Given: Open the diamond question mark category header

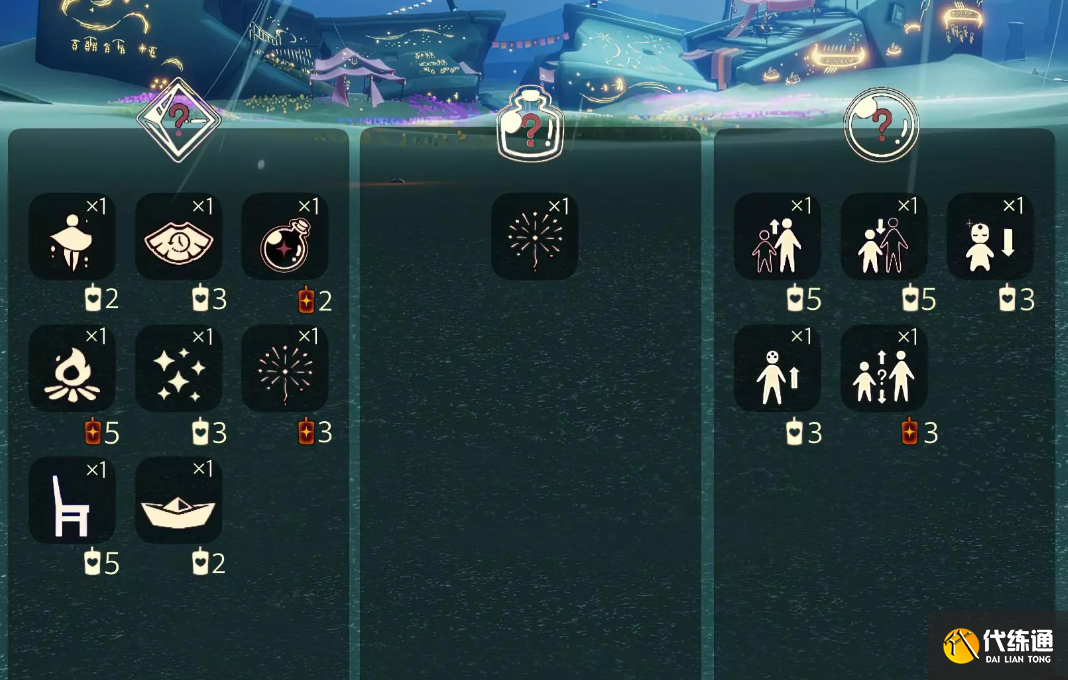Looking at the screenshot, I should pos(178,119).
